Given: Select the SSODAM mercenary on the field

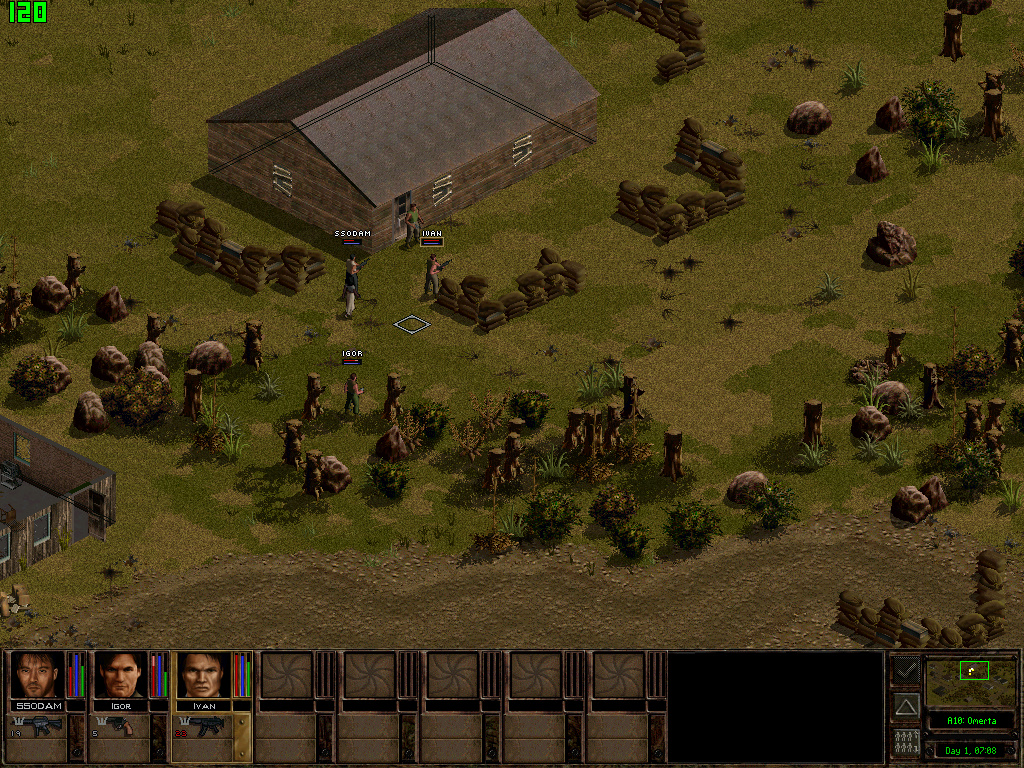Looking at the screenshot, I should tap(350, 287).
